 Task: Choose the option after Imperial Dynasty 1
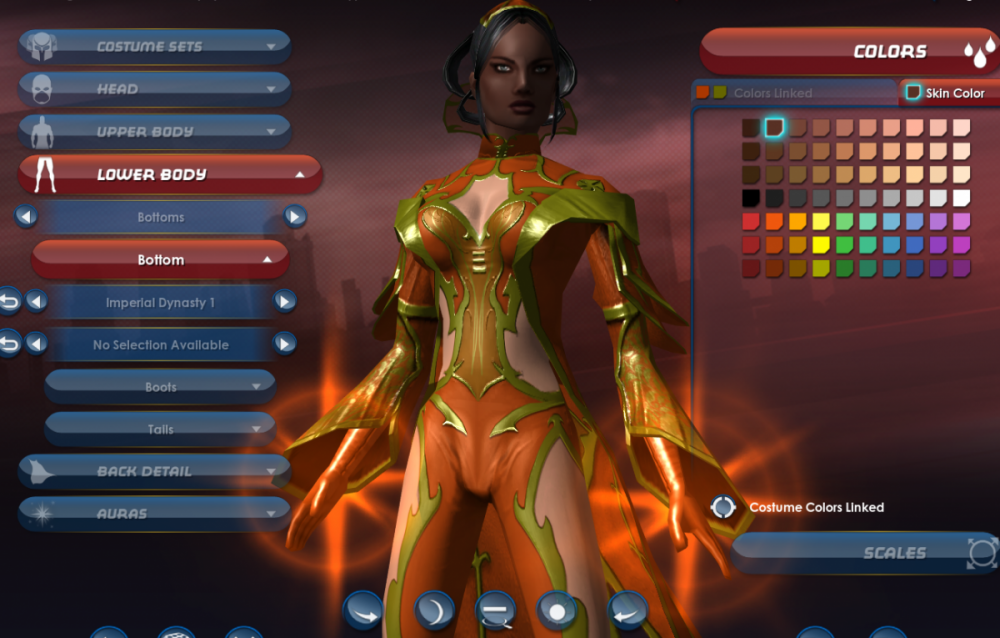tap(285, 302)
